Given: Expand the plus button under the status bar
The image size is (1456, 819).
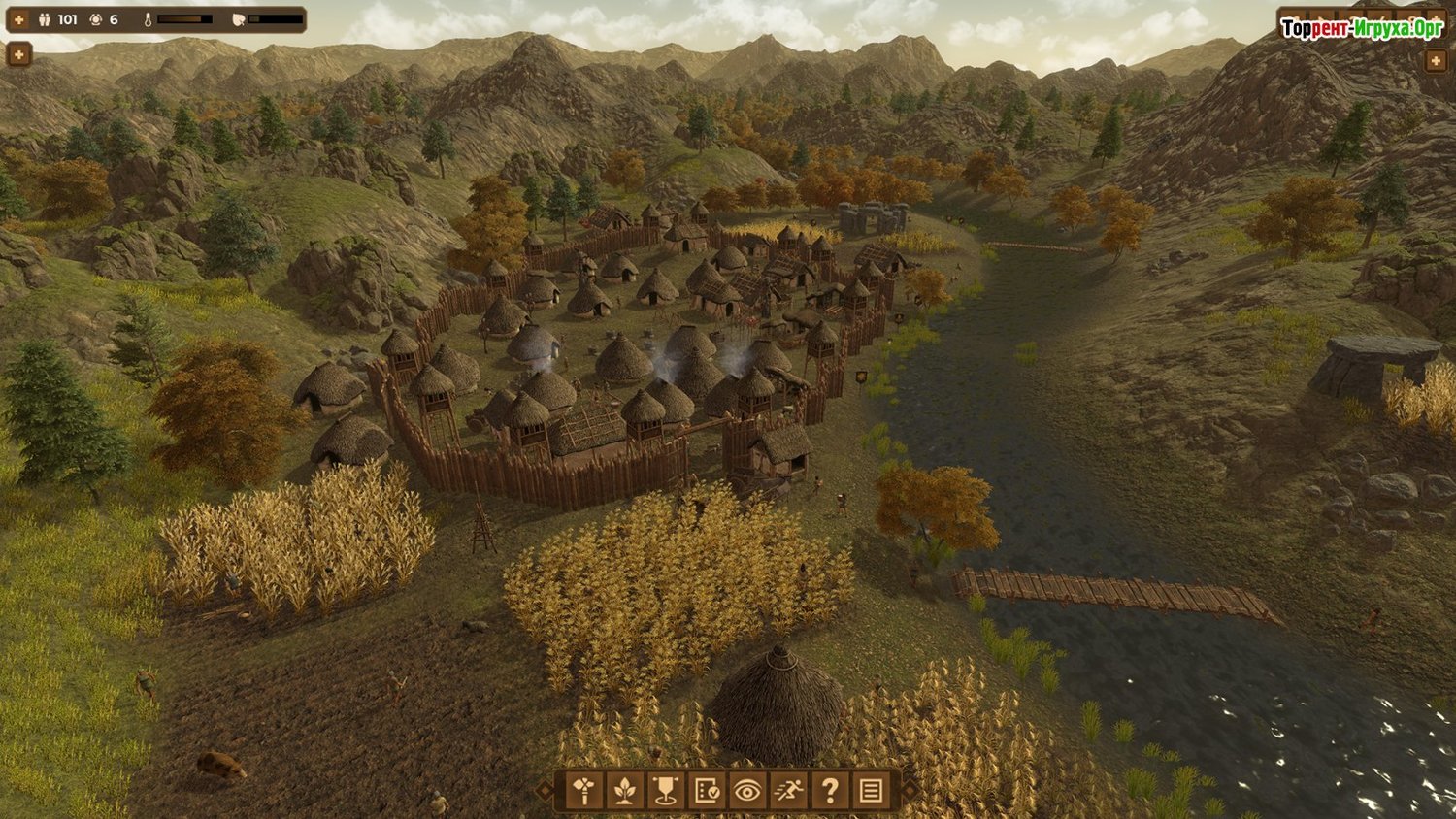Looking at the screenshot, I should 18,54.
